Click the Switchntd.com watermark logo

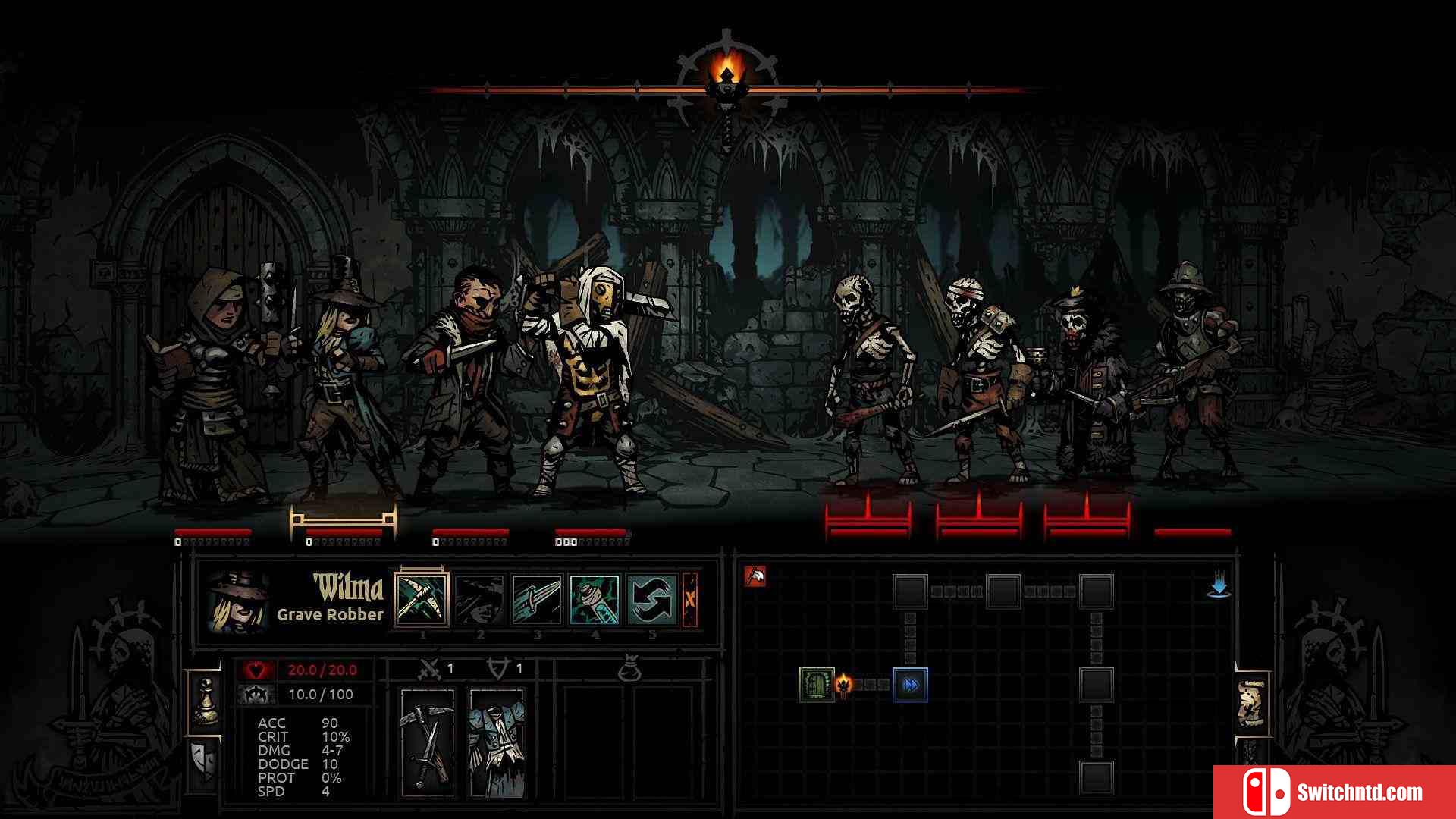(x=1335, y=792)
